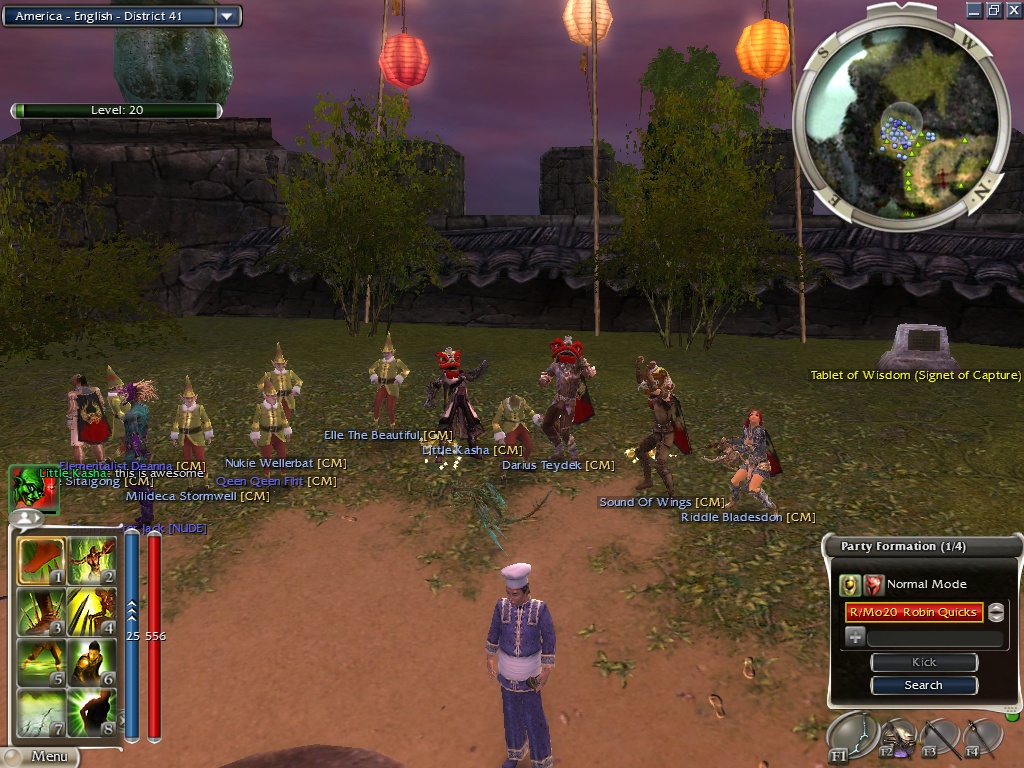Activate the spiked boot skill in slot 3
Image resolution: width=1024 pixels, height=768 pixels.
tap(41, 612)
